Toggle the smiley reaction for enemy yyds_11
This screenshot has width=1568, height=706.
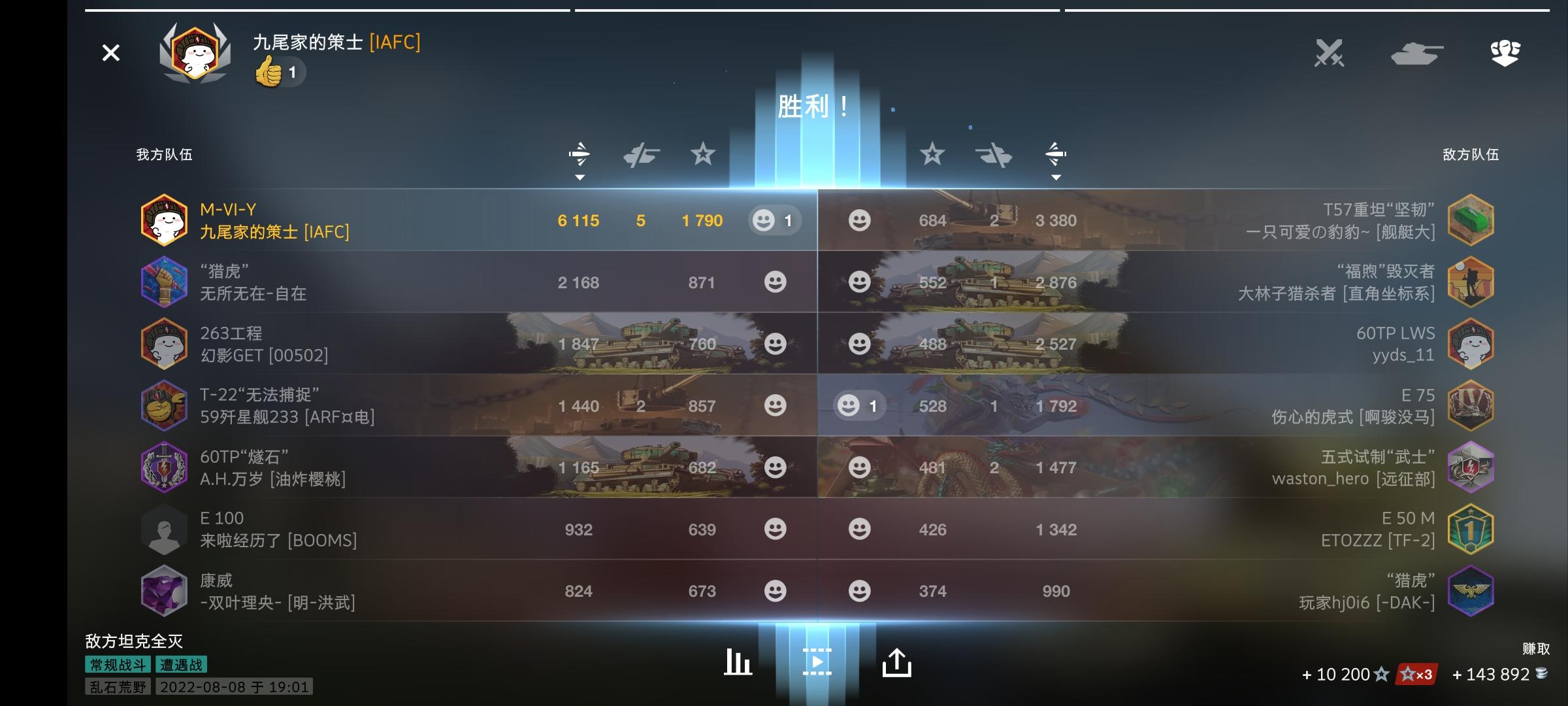point(860,343)
